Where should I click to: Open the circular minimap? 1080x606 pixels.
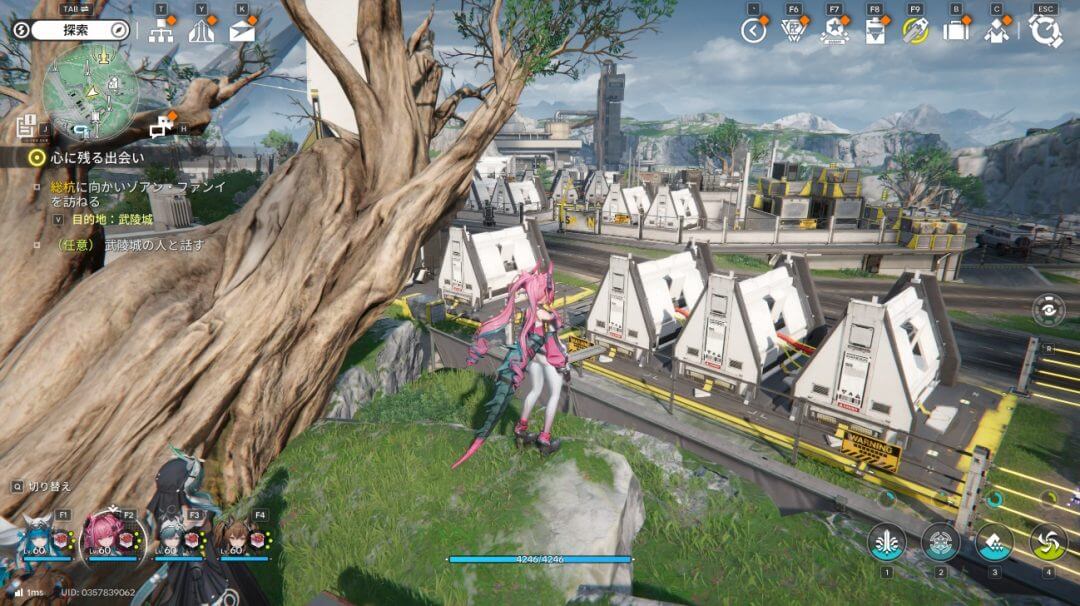pyautogui.click(x=90, y=92)
